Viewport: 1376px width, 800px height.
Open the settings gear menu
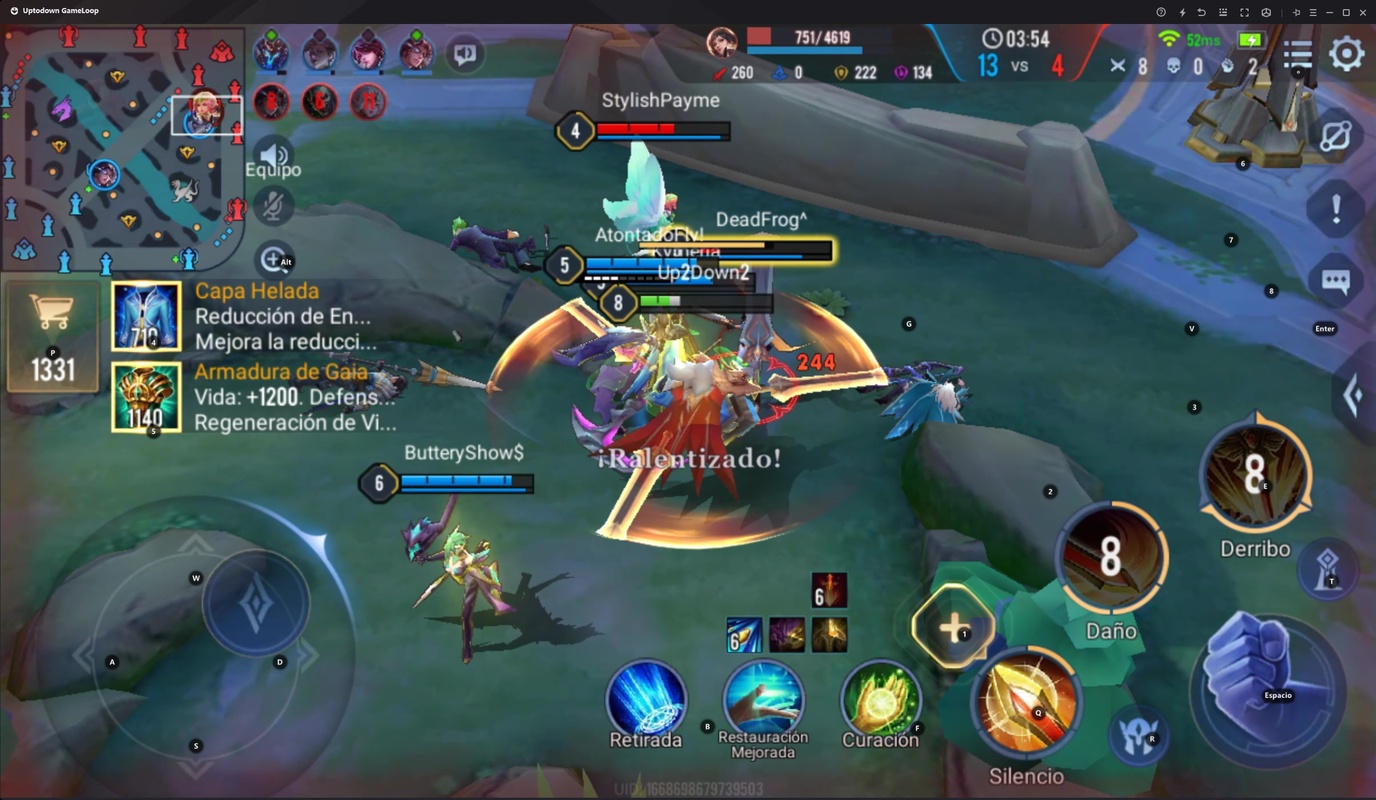[1346, 54]
